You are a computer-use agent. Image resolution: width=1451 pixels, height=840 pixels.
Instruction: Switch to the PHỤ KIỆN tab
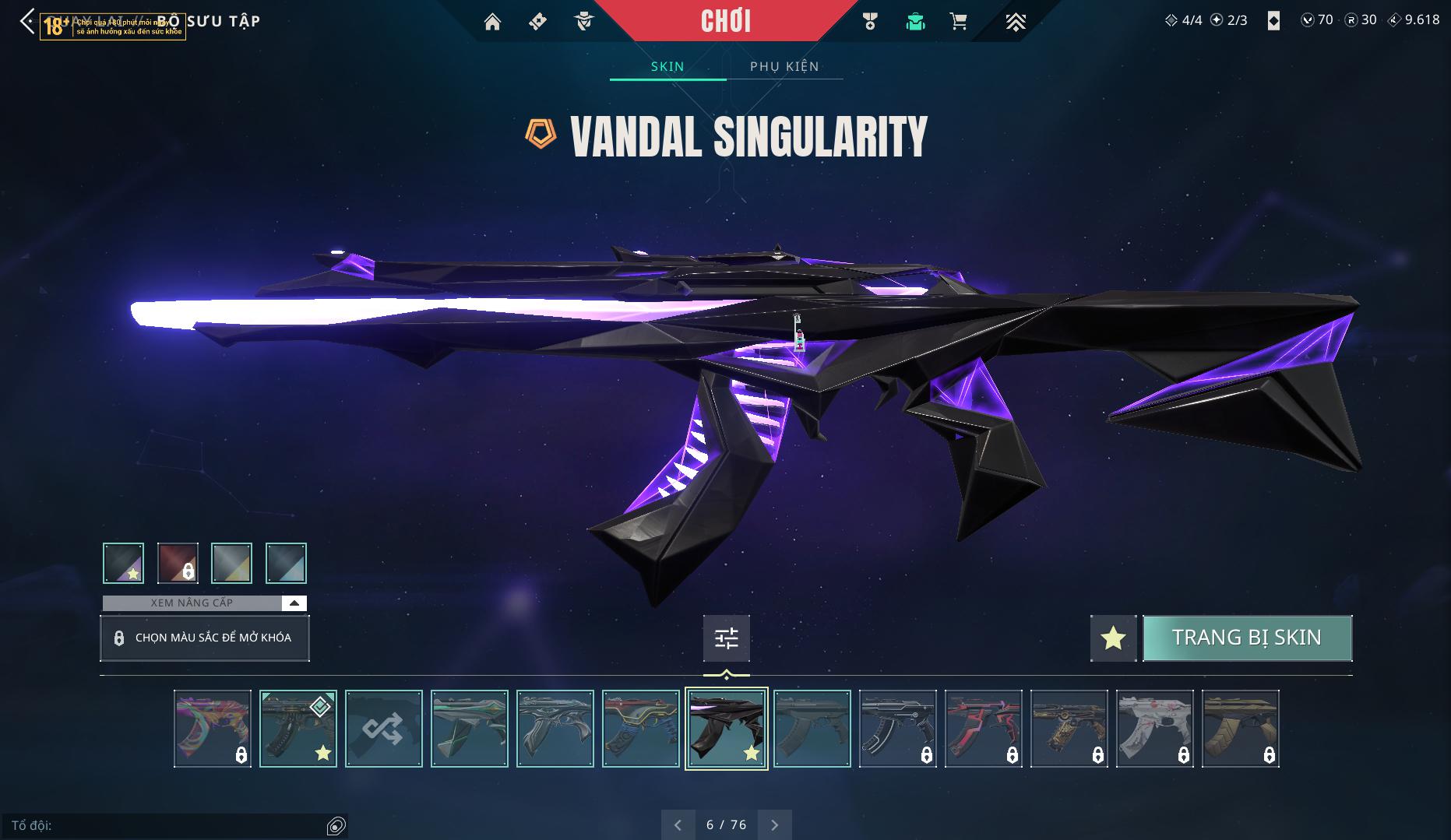(x=784, y=66)
